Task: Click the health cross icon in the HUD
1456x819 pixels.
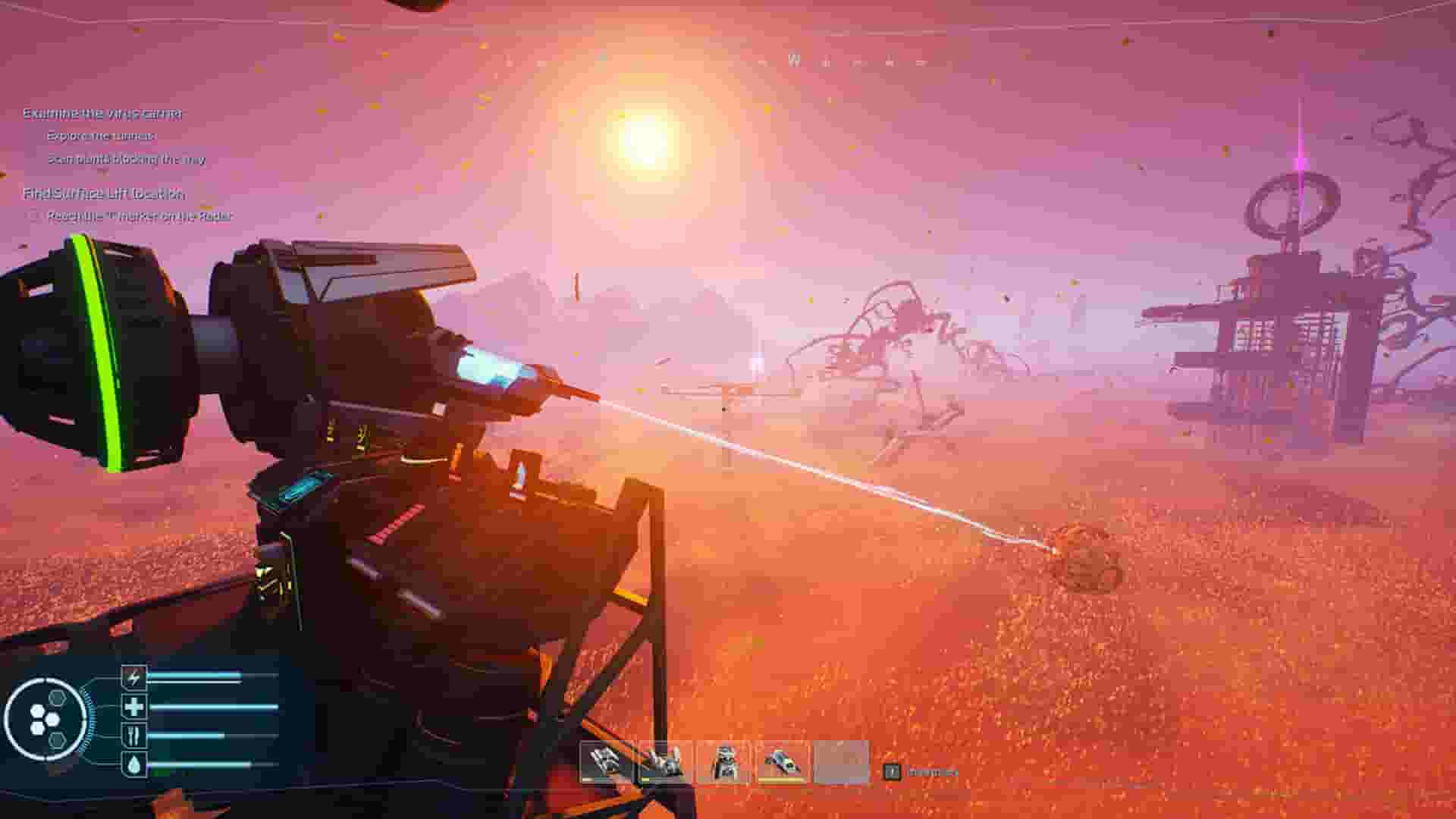Action: 134,707
